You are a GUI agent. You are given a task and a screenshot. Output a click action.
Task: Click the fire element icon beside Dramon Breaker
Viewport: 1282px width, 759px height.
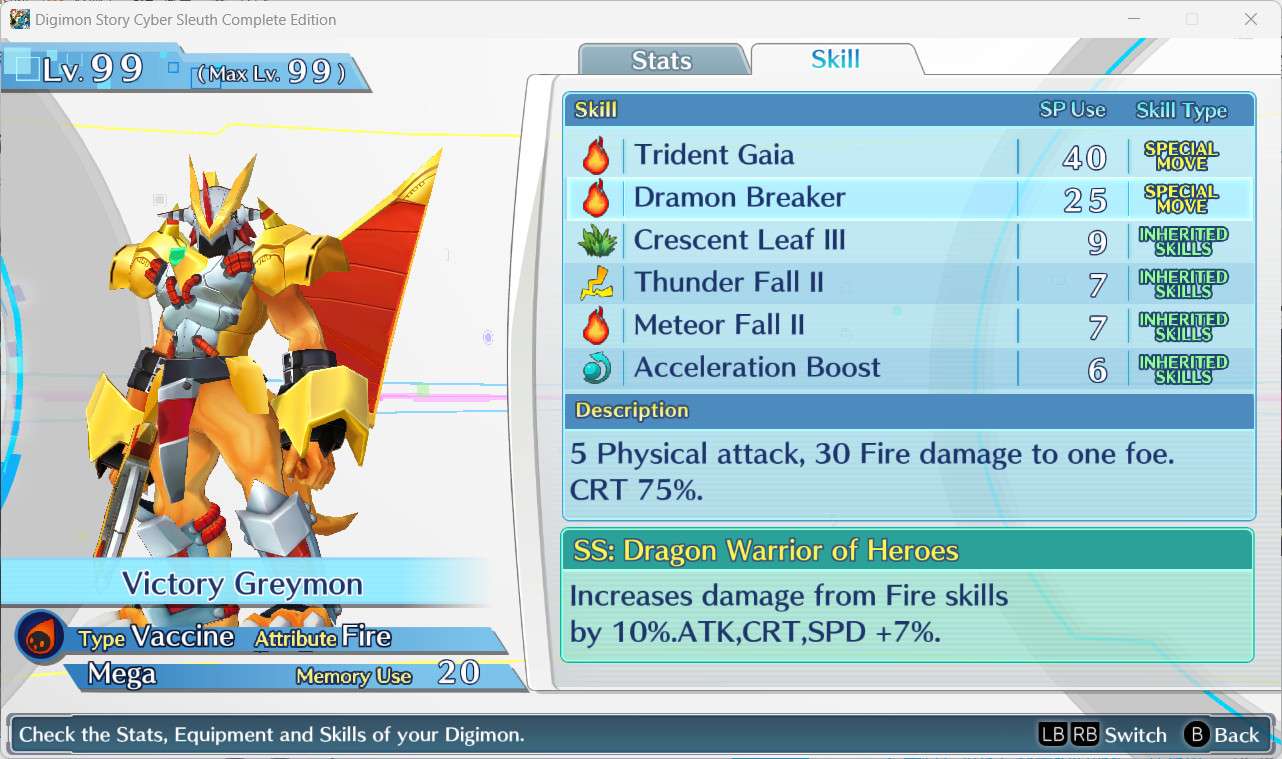tap(597, 197)
